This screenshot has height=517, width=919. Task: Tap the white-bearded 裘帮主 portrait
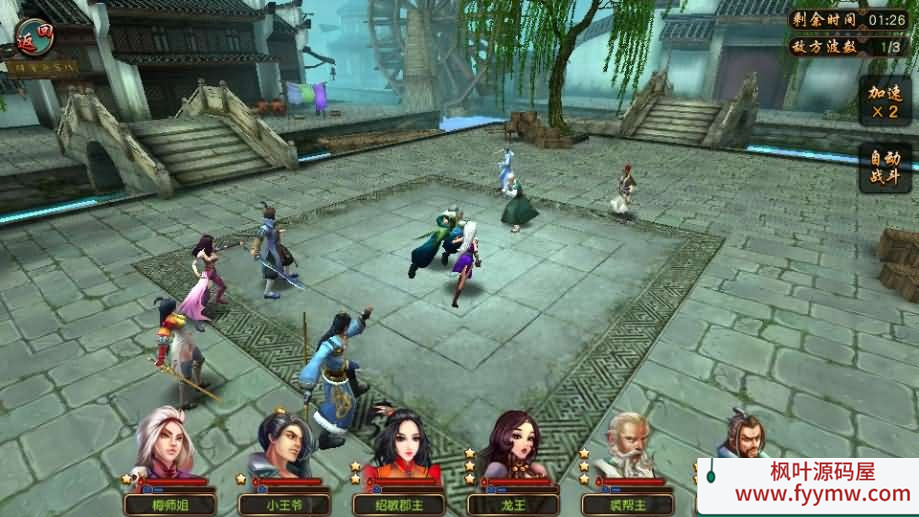(x=627, y=452)
